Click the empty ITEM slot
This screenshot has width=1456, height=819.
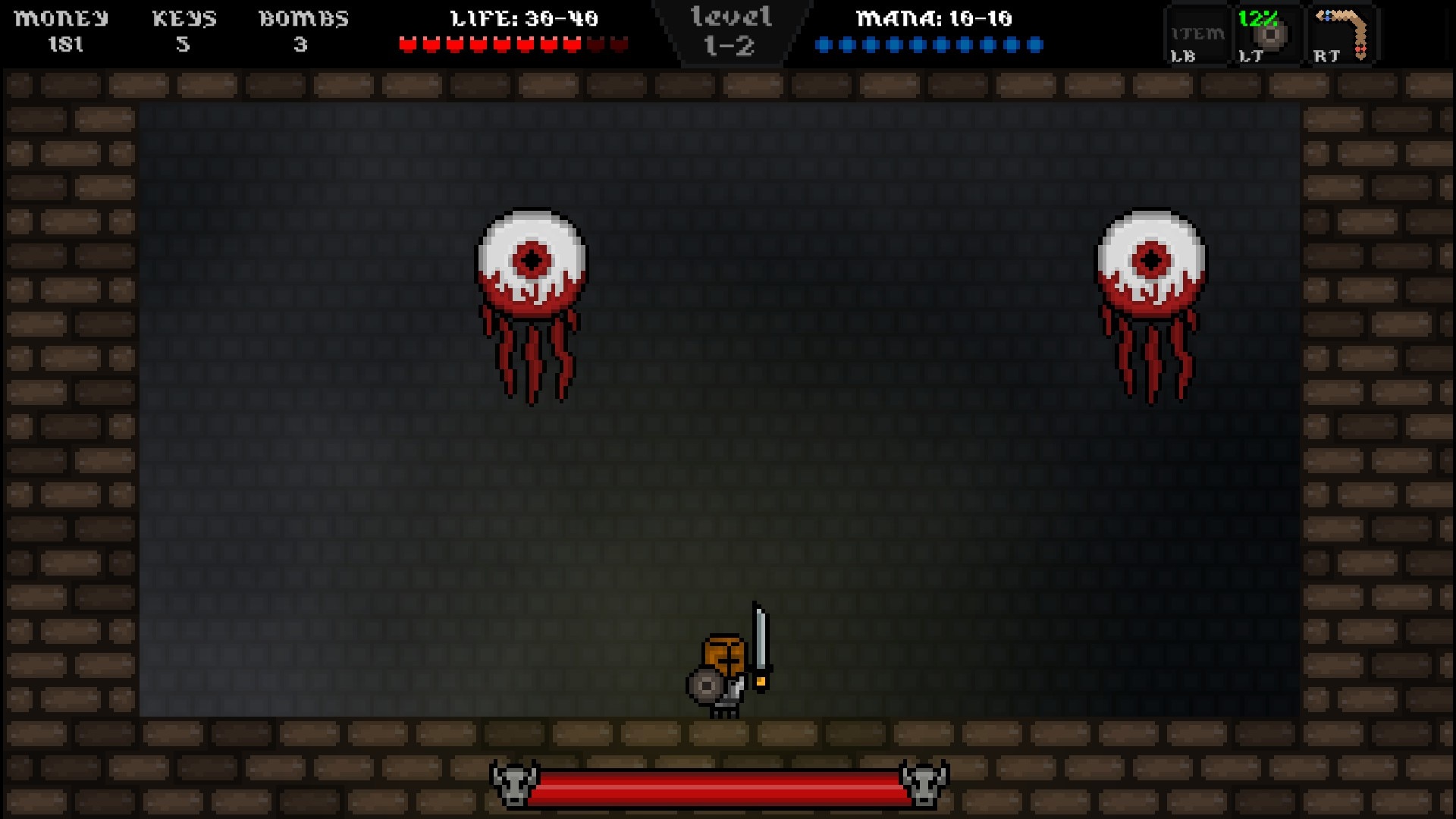[x=1197, y=36]
